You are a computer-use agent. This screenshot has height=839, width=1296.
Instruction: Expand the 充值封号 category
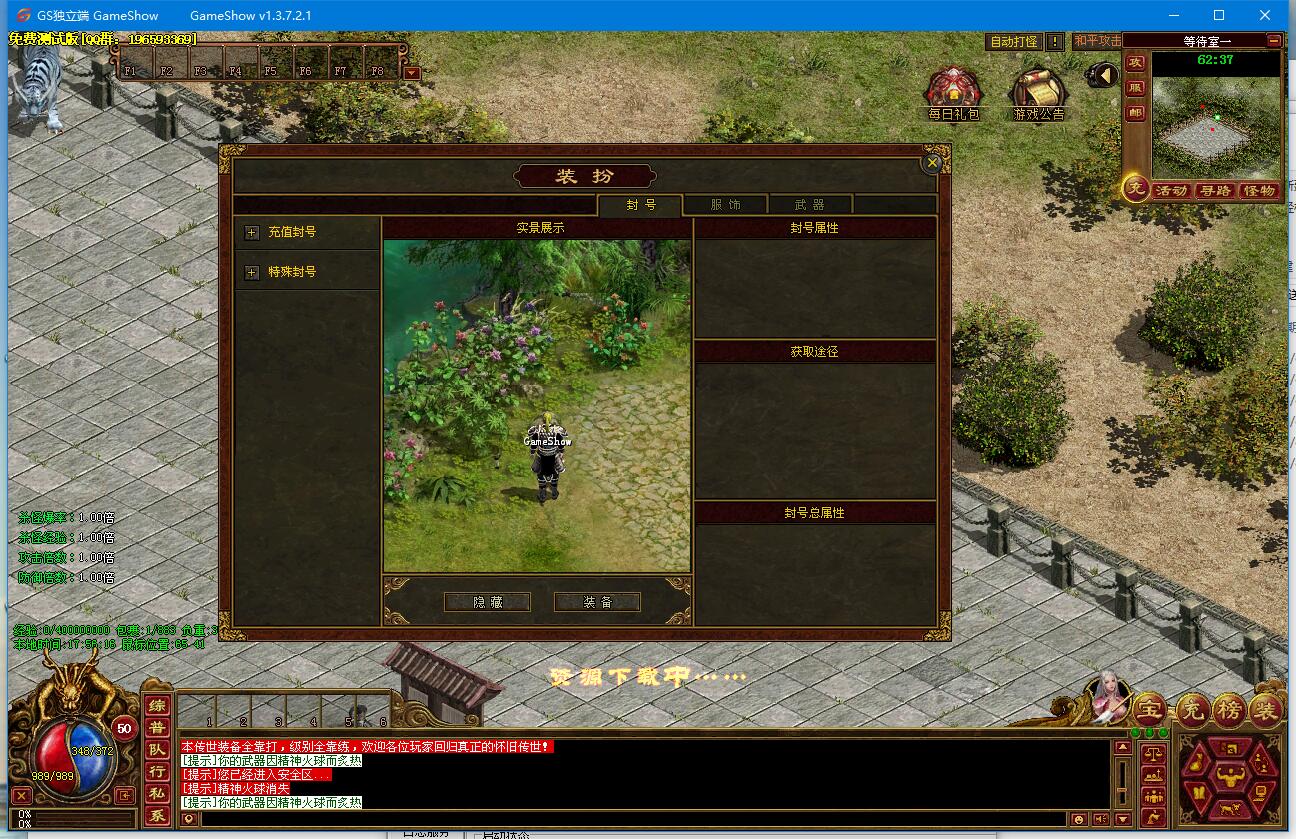[x=252, y=232]
